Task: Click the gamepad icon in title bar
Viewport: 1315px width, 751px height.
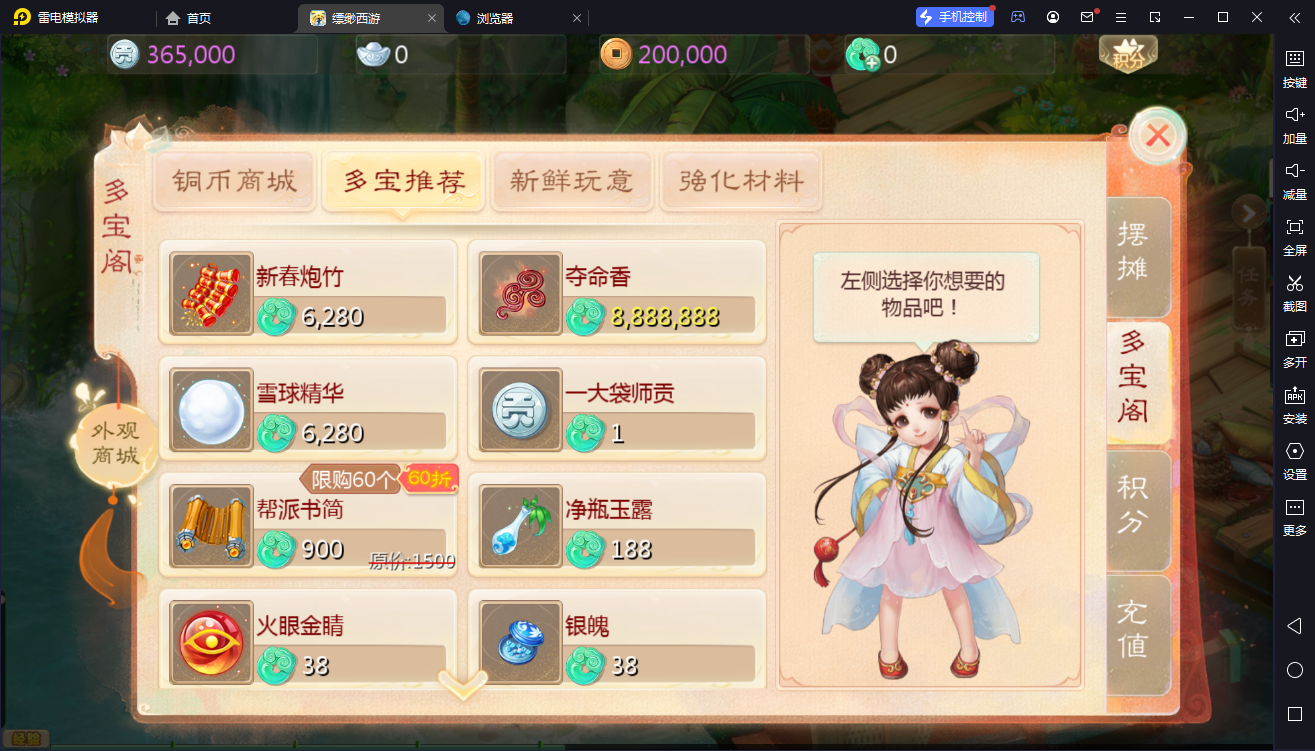Action: tap(1017, 17)
